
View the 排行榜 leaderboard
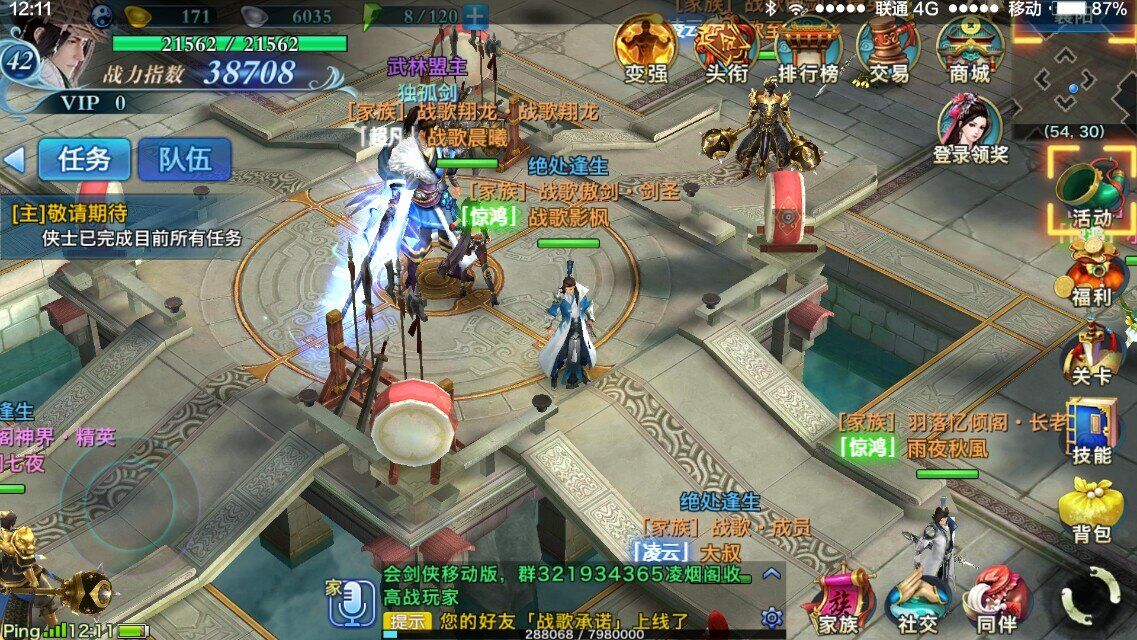point(808,48)
